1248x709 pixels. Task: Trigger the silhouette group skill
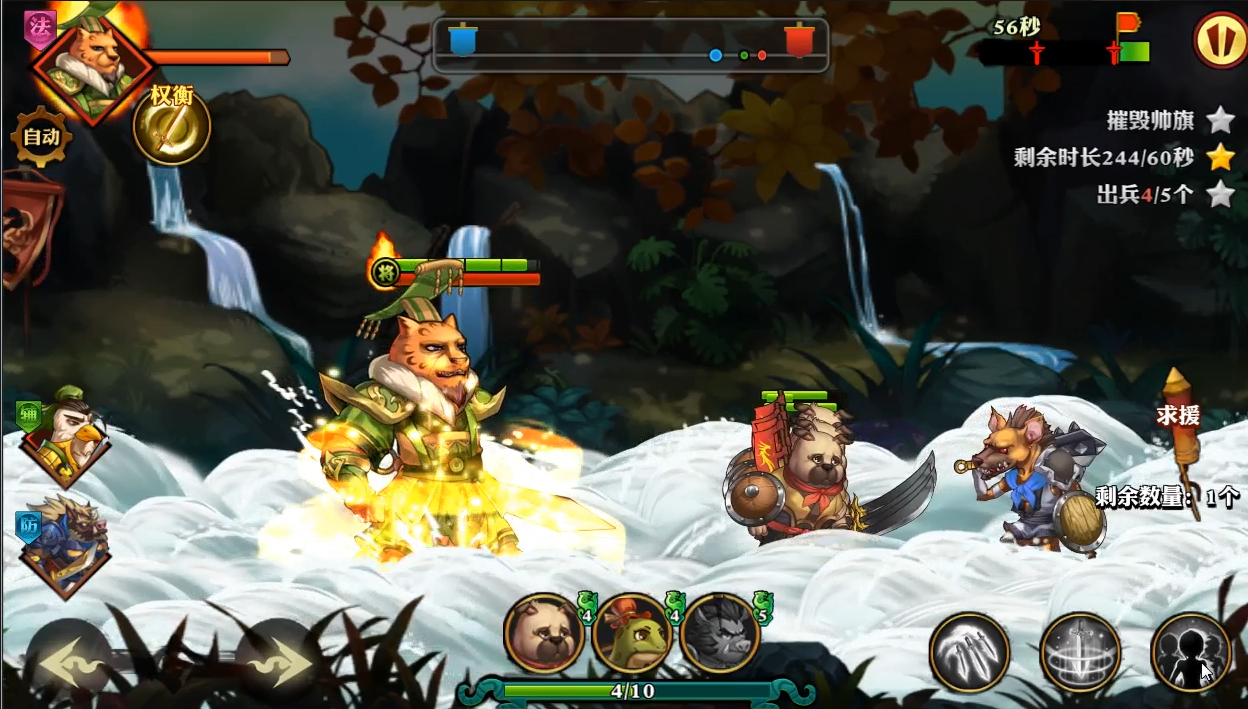coord(1190,652)
